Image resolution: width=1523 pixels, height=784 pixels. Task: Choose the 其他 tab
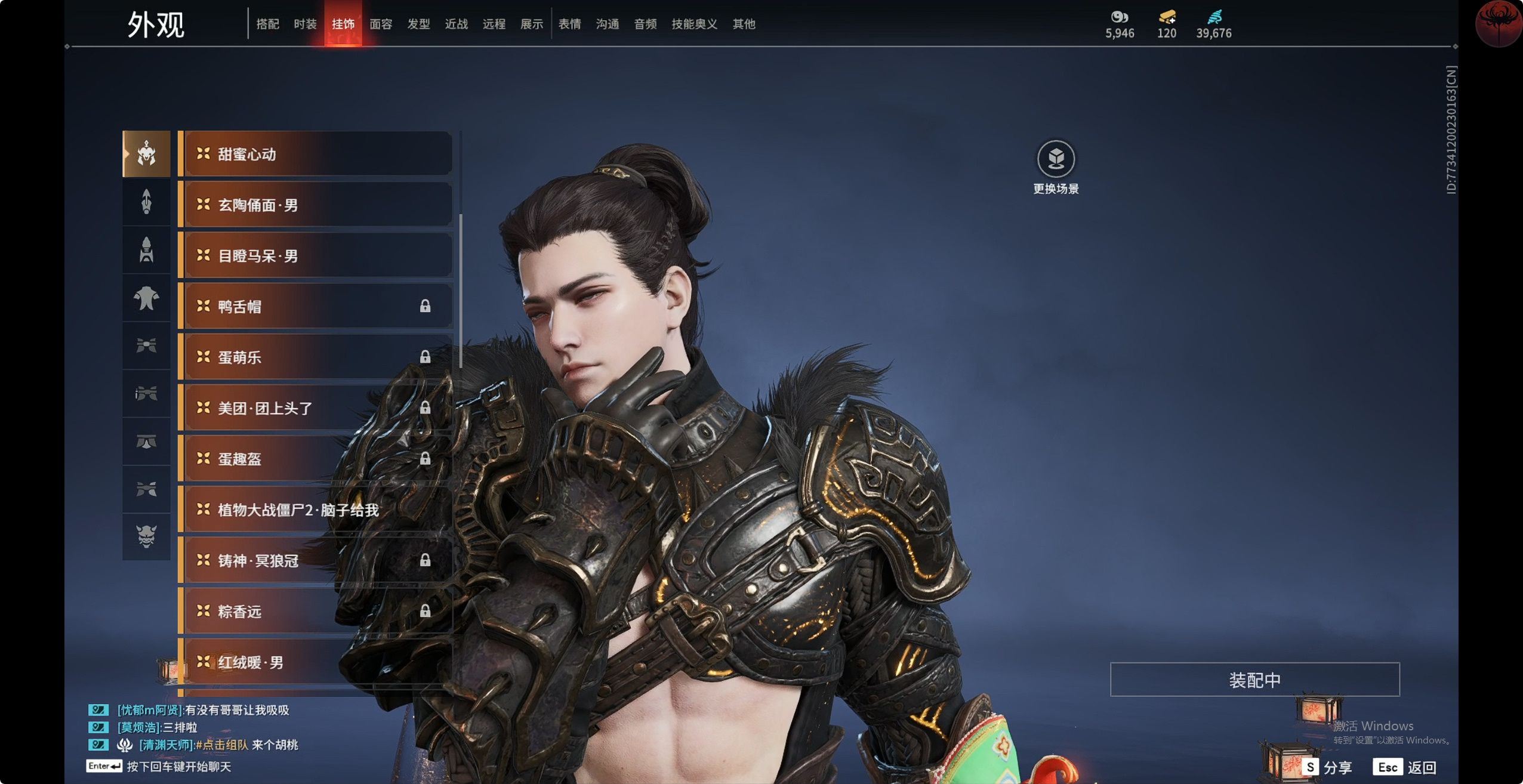coord(744,24)
